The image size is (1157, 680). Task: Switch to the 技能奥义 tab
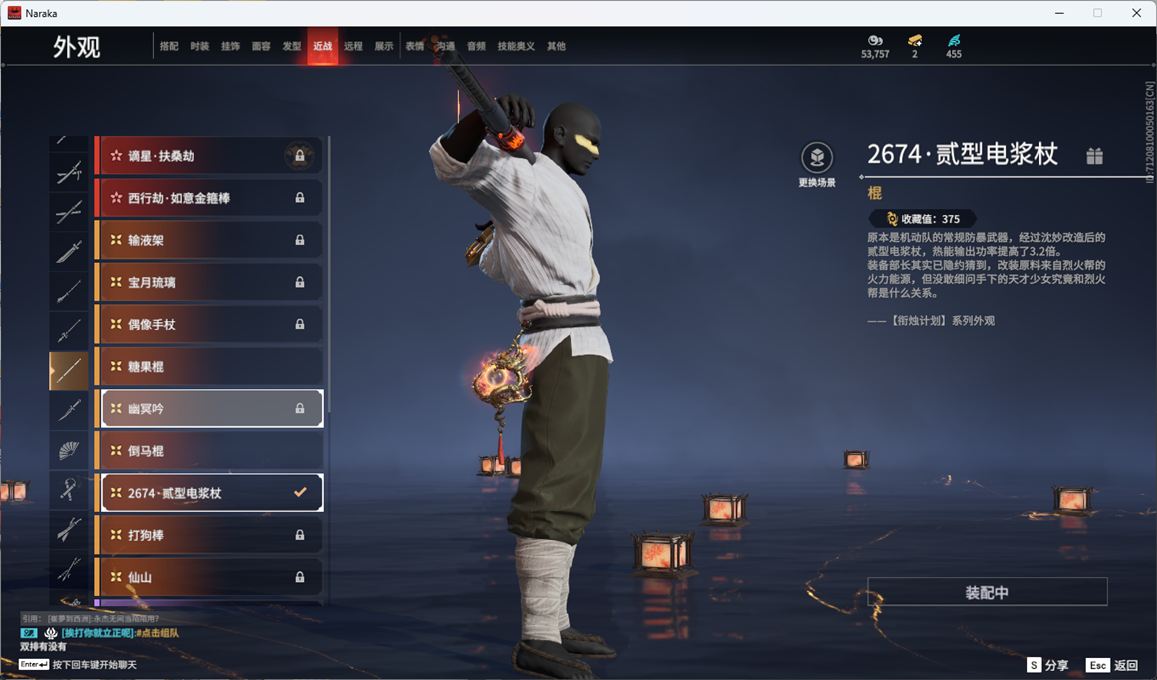pos(516,47)
